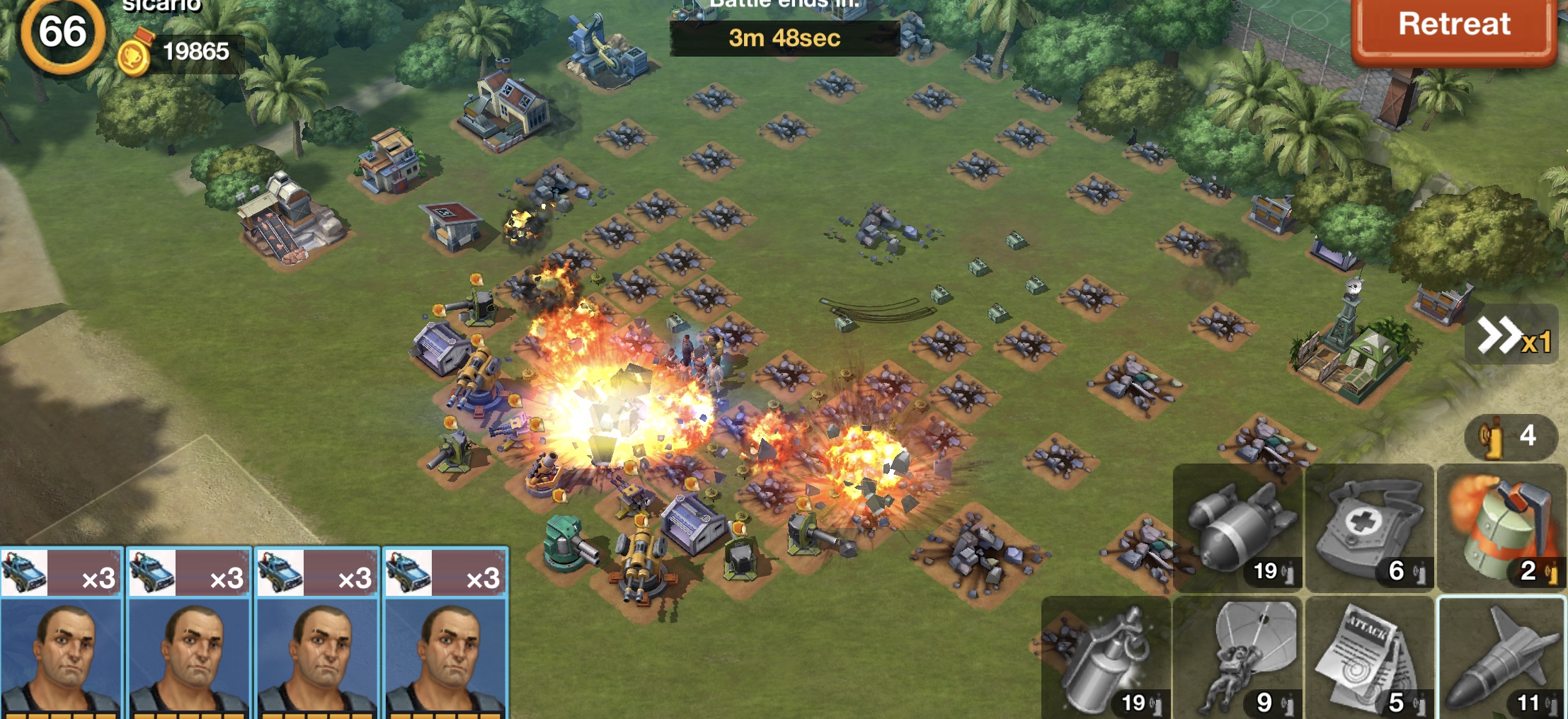
Task: Select the Attack papers ability
Action: 1369,658
